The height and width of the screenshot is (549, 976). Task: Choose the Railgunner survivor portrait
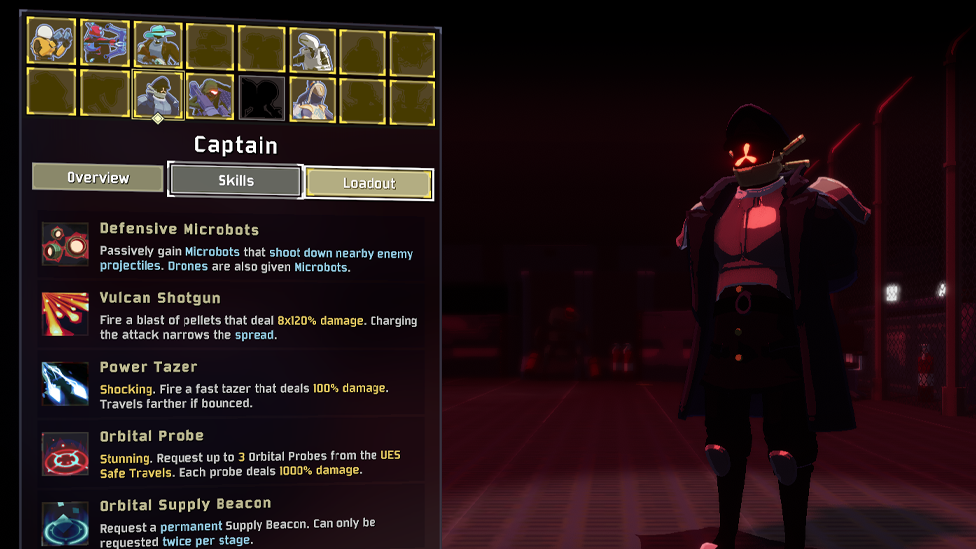coord(210,97)
